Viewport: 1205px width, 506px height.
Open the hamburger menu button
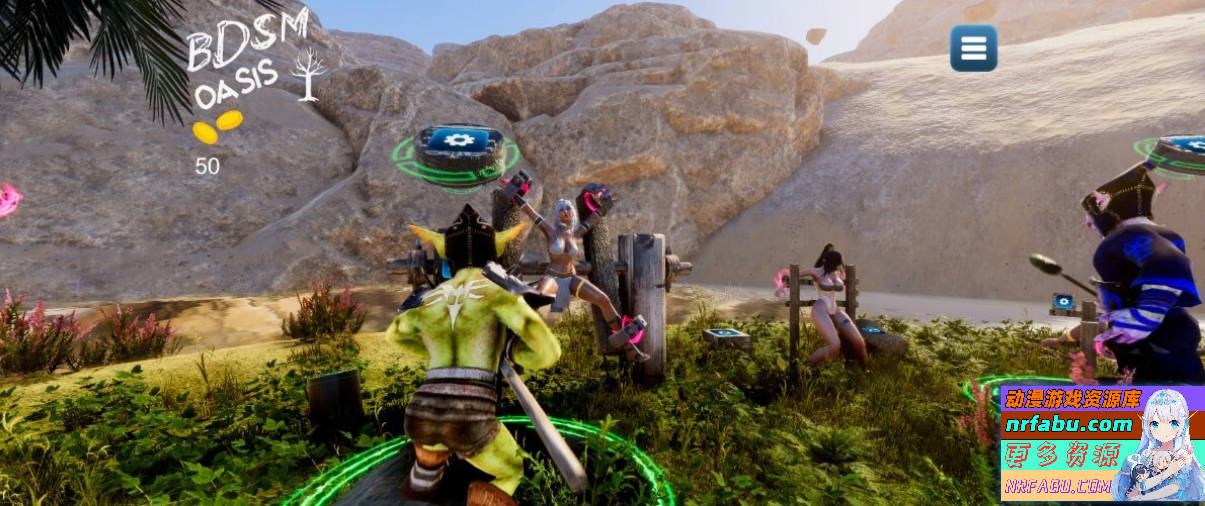click(973, 48)
